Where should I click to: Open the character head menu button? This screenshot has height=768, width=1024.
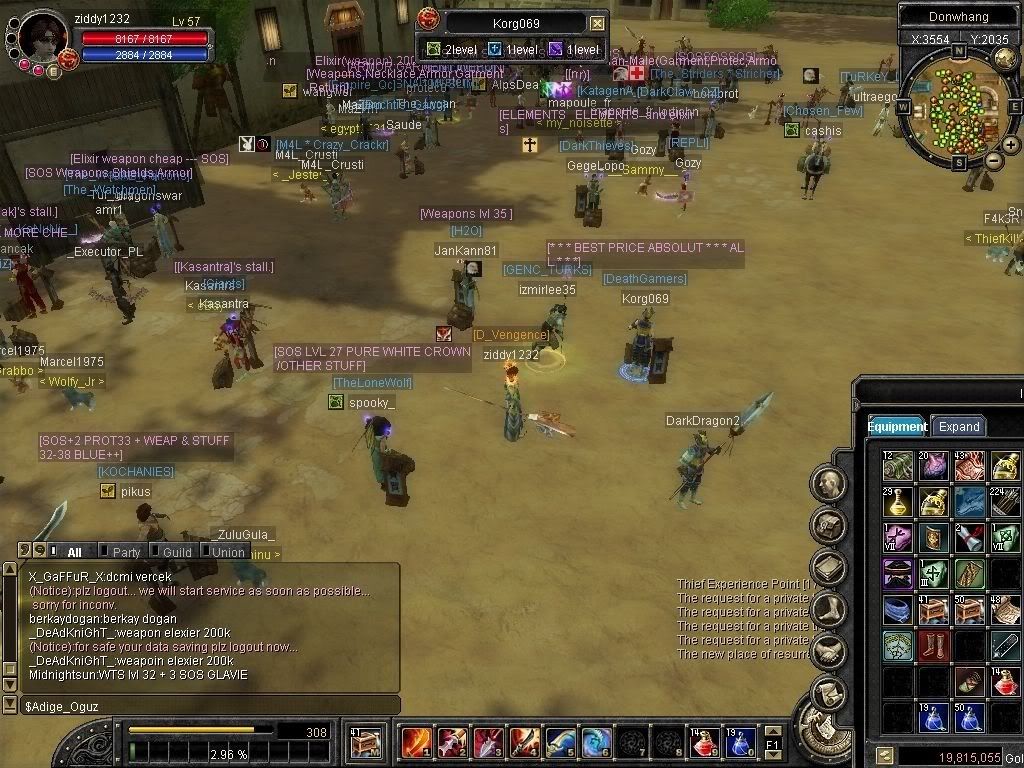(x=828, y=485)
